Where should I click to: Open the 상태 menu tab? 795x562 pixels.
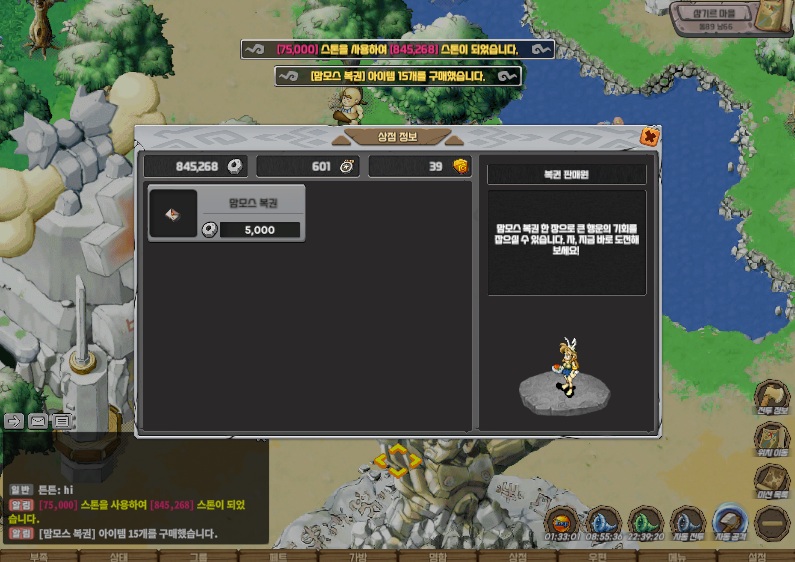[x=118, y=556]
